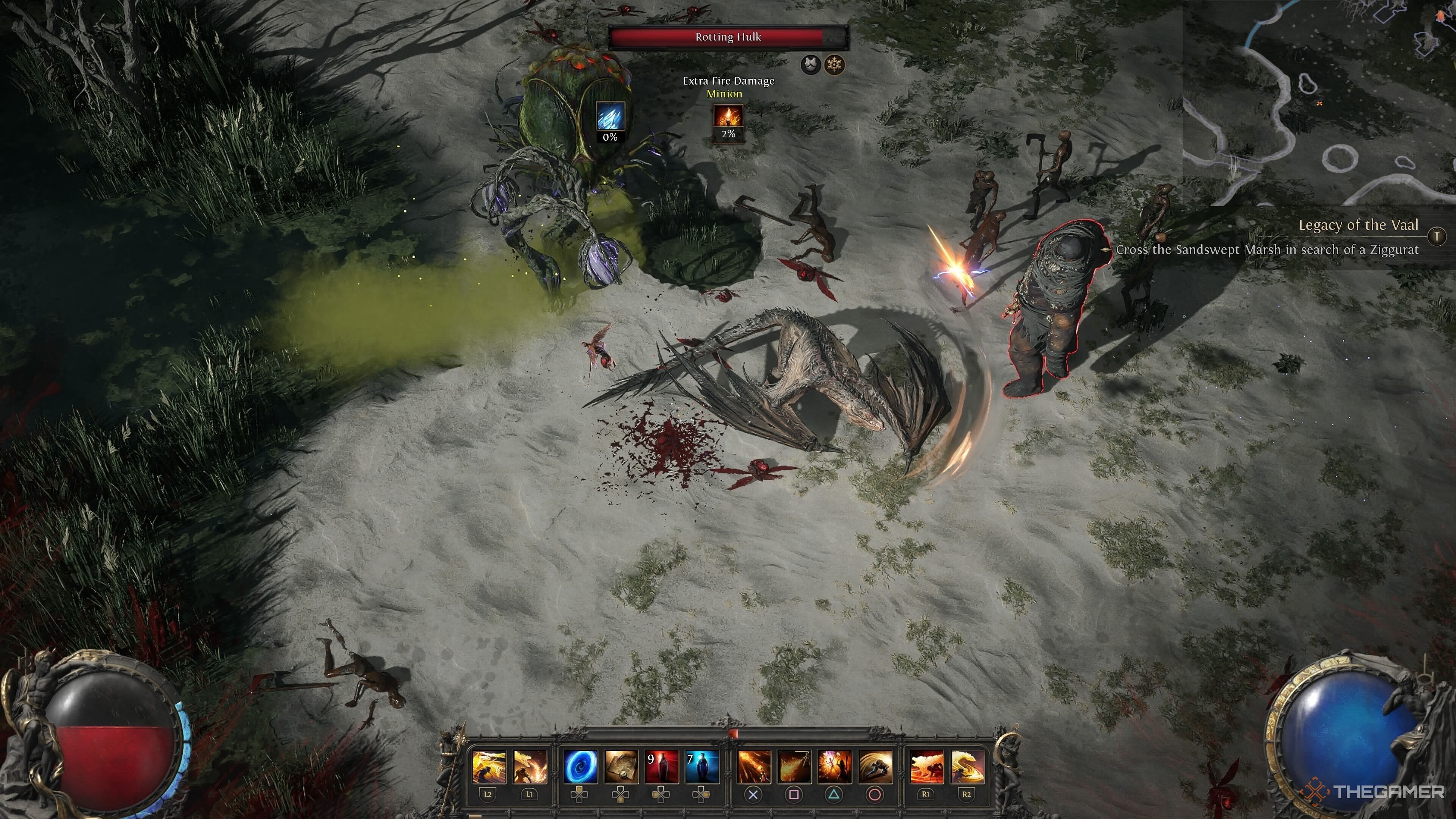The image size is (1456, 819).
Task: Inspect the Extra Fire Damage minion buff icon
Action: [728, 116]
